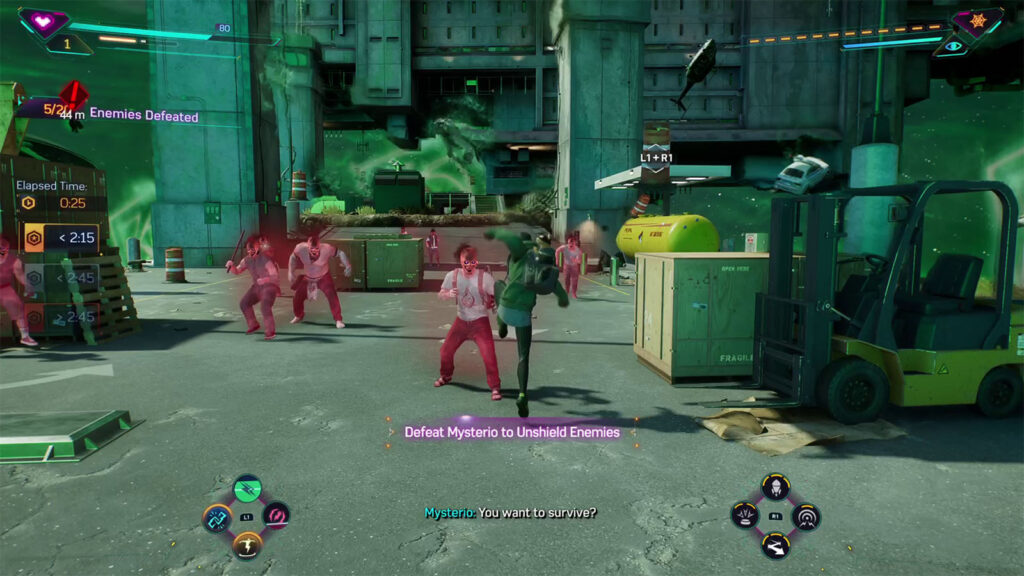The height and width of the screenshot is (576, 1024).
Task: Click the purple heart health icon
Action: tap(44, 20)
